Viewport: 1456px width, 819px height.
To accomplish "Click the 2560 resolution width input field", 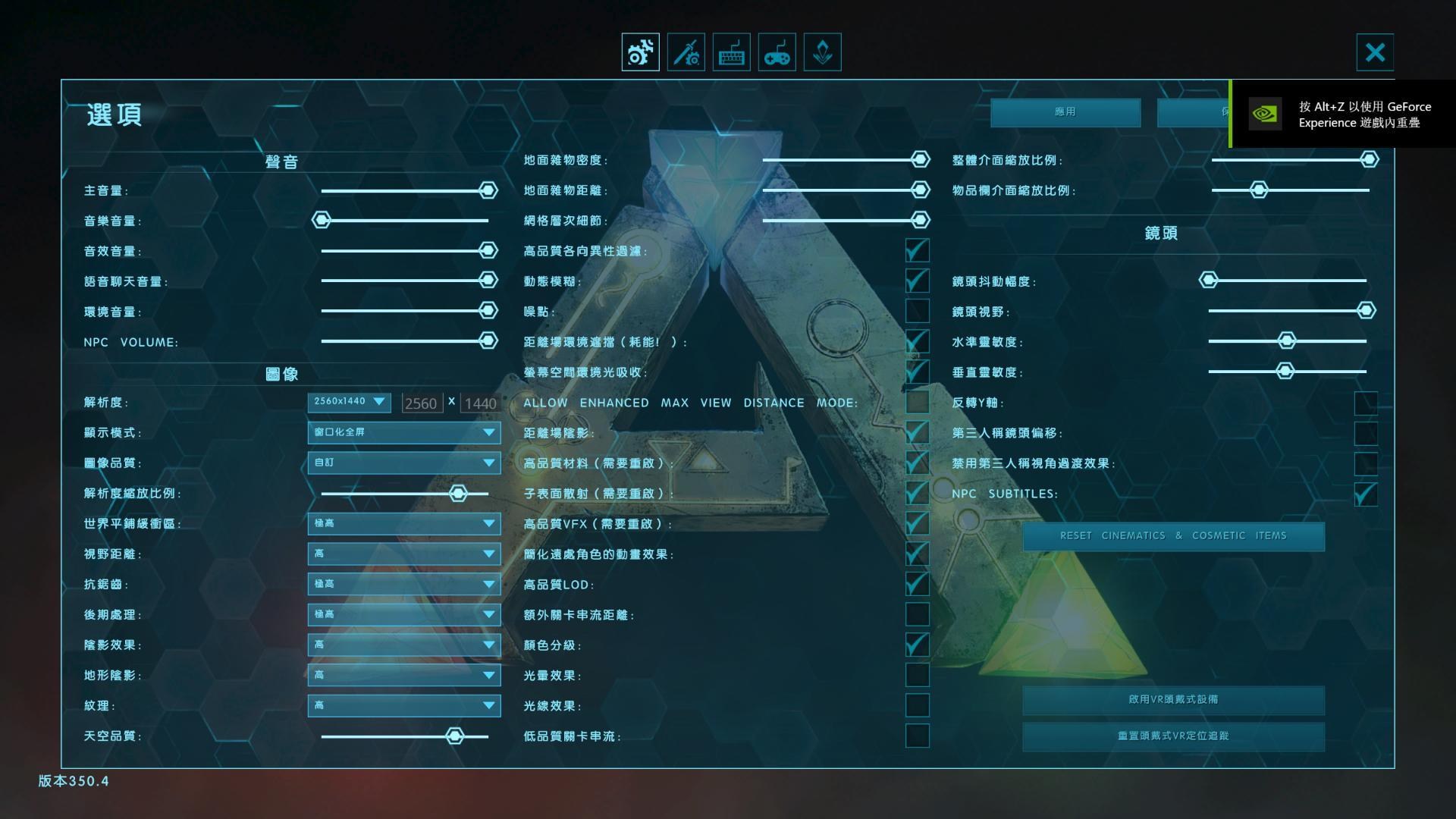I will (x=422, y=403).
